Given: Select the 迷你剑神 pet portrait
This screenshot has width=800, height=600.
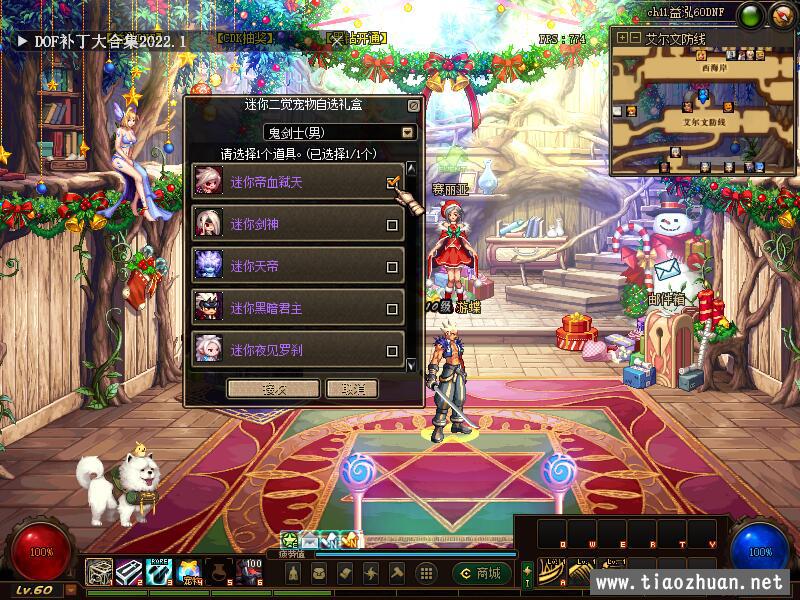Looking at the screenshot, I should click(x=209, y=224).
